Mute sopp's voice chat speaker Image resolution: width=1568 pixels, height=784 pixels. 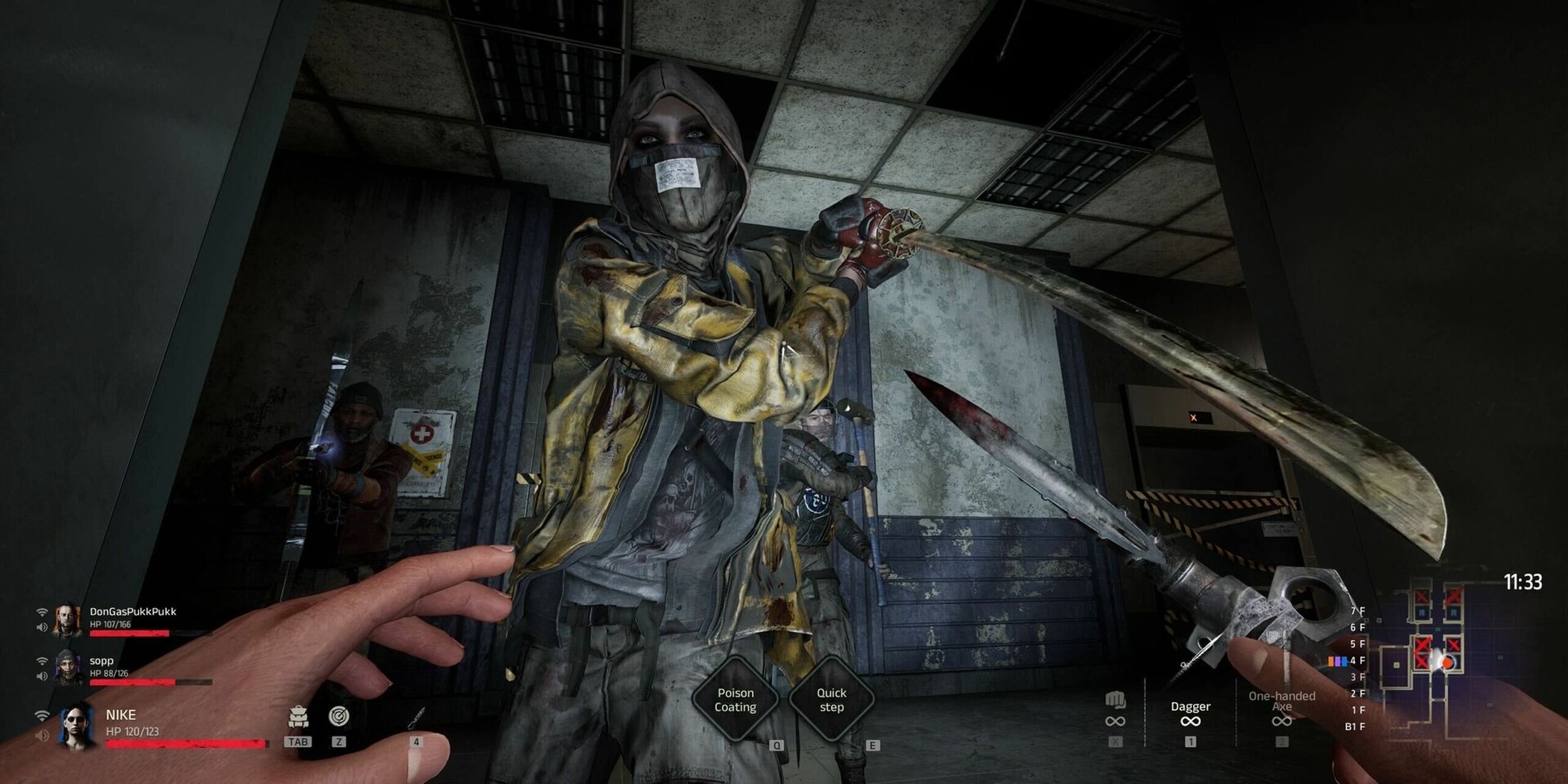coord(41,676)
